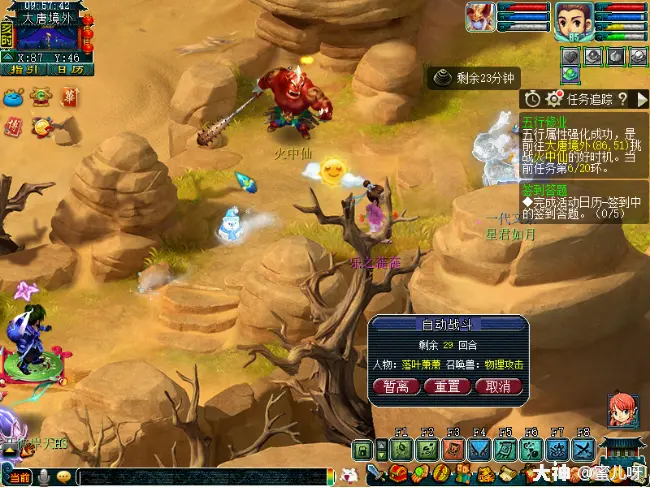This screenshot has height=488, width=650.
Task: Cancel auto-battle with the 取消 button
Action: [498, 386]
